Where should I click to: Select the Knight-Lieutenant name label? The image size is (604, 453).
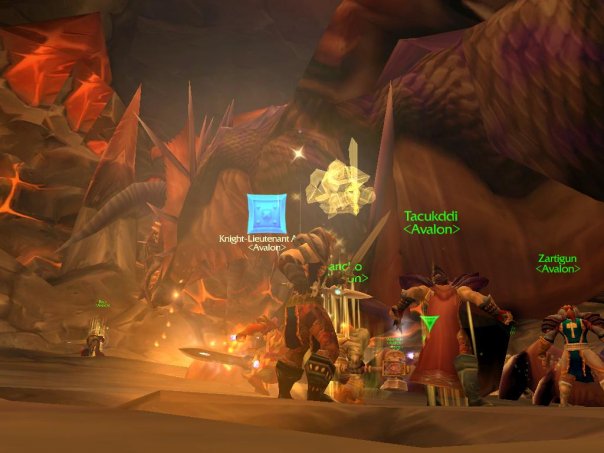(x=258, y=240)
